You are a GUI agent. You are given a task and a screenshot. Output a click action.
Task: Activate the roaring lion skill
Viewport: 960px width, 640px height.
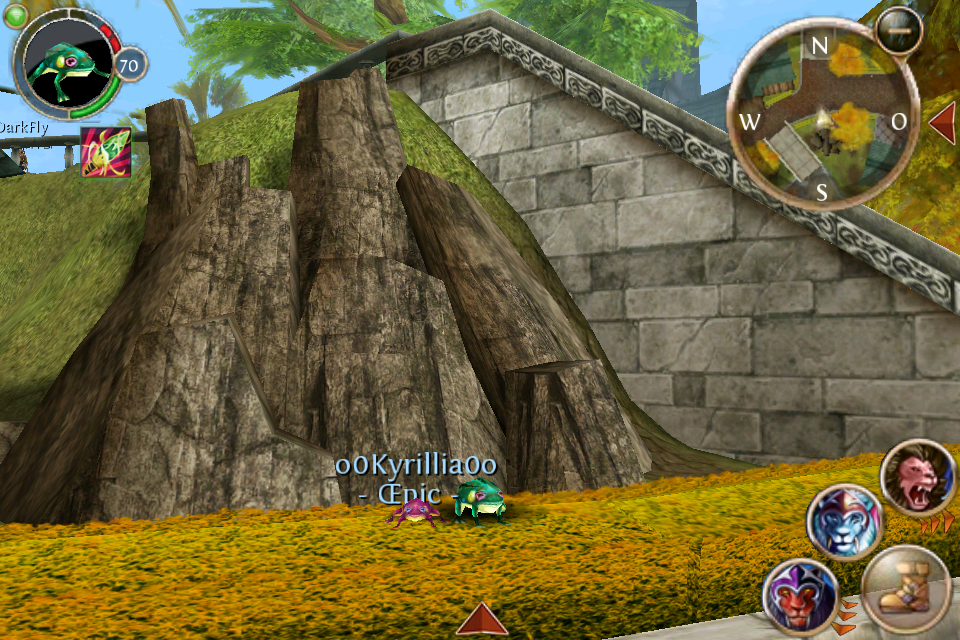point(918,478)
